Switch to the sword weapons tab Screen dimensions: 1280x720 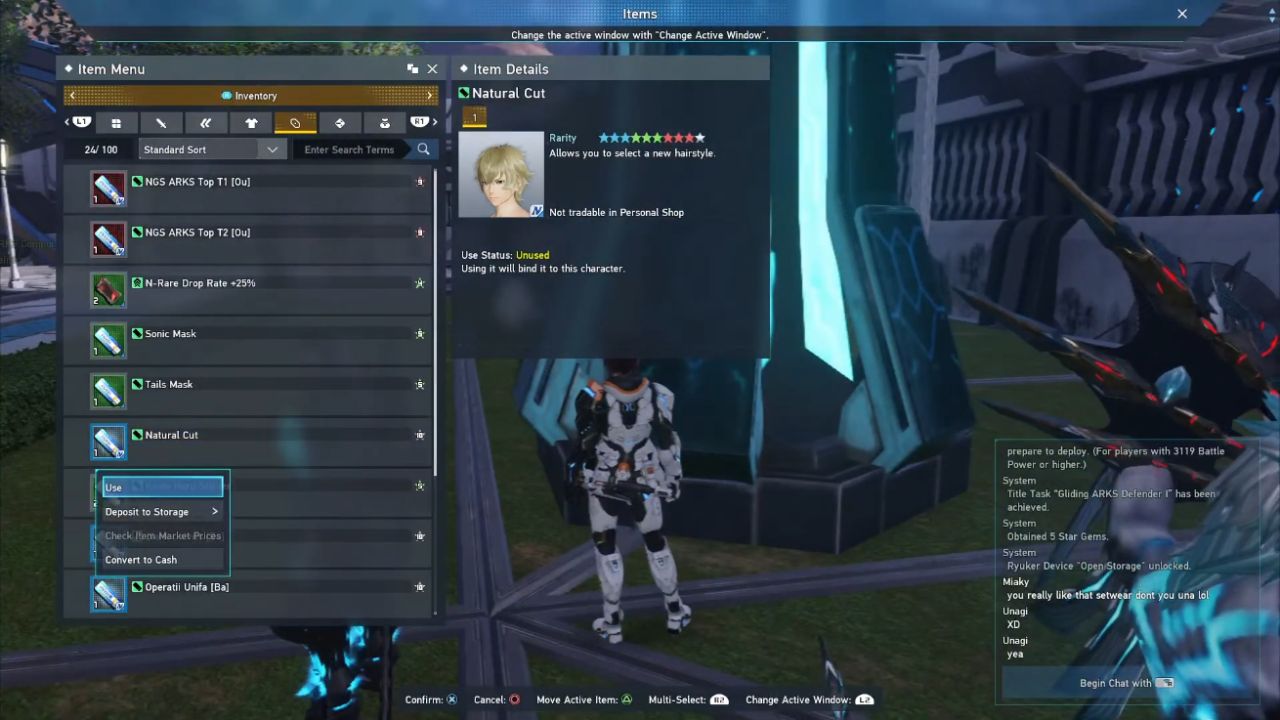[161, 123]
